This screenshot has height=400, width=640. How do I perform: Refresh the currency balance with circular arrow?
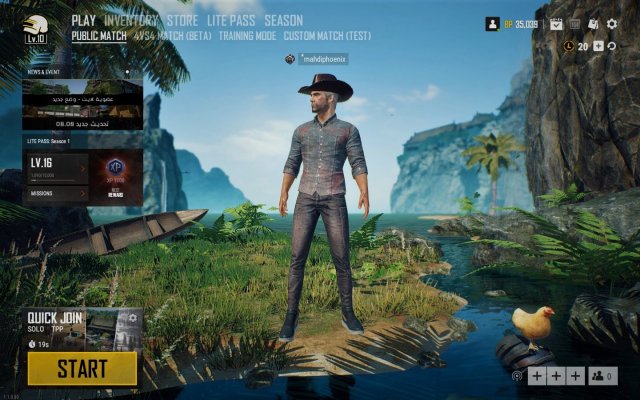[612, 46]
